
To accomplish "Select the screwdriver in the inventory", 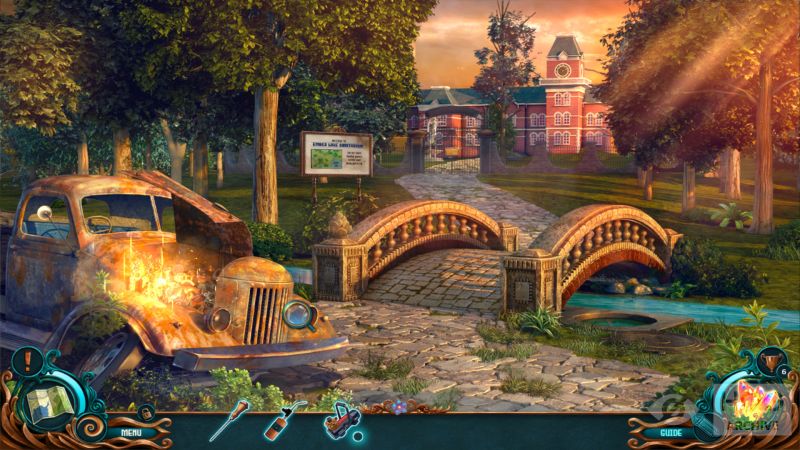I will pos(229,422).
